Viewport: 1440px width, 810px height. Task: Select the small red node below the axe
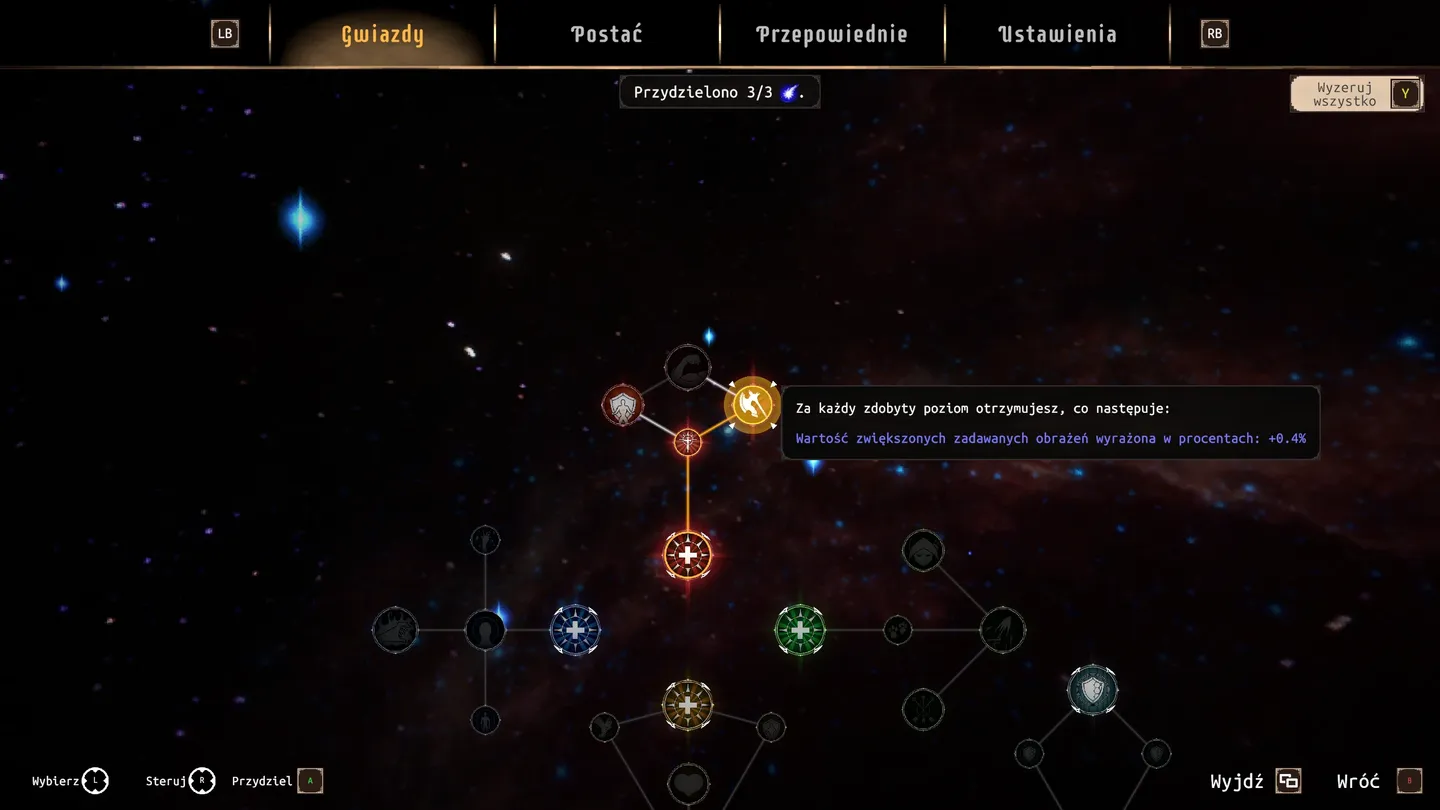point(688,441)
